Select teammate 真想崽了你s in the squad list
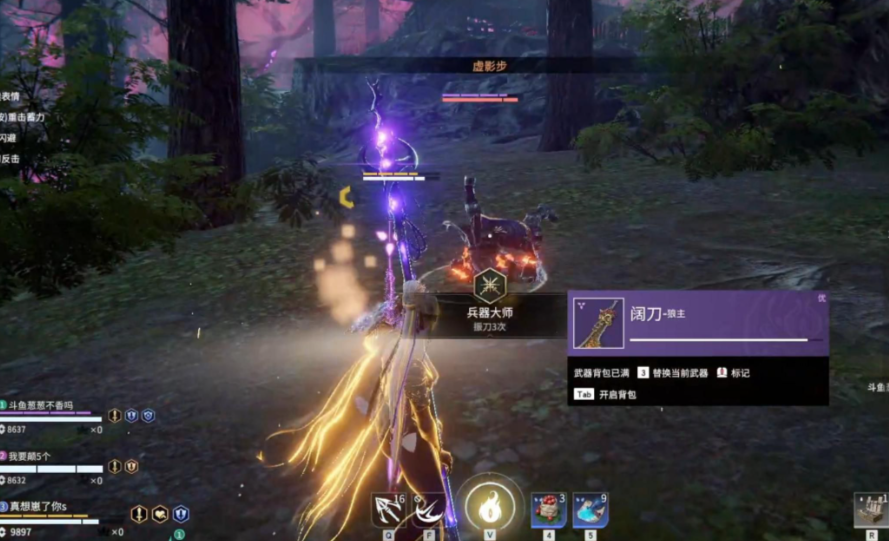 pyautogui.click(x=39, y=507)
